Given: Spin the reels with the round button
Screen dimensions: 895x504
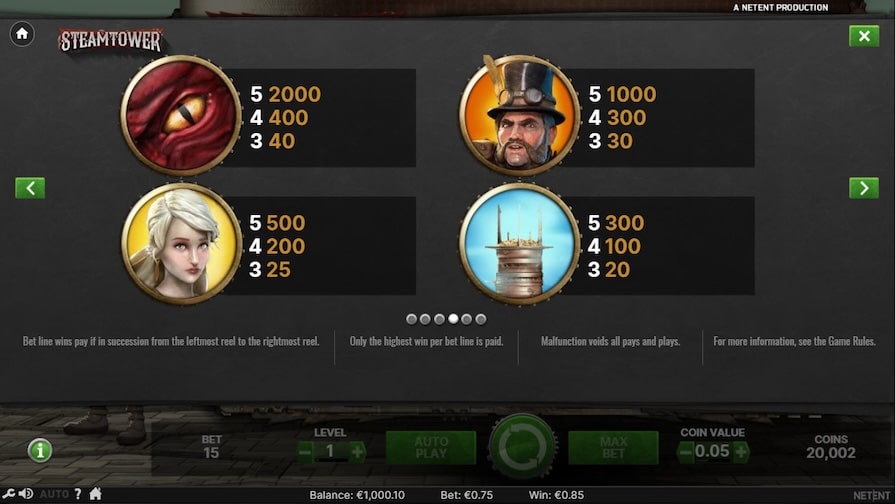Looking at the screenshot, I should tap(522, 447).
